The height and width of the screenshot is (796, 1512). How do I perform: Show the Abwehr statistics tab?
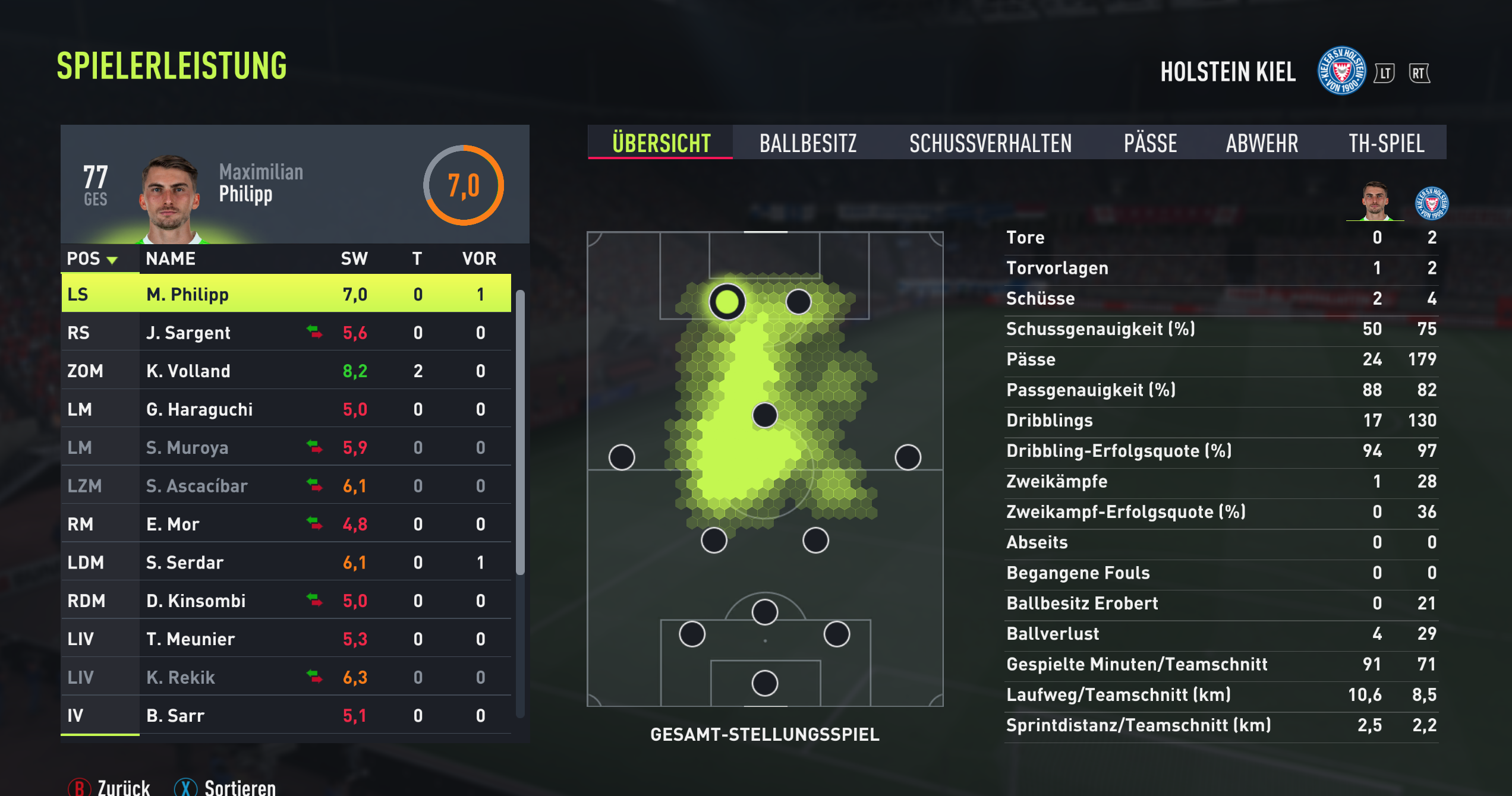point(1262,143)
